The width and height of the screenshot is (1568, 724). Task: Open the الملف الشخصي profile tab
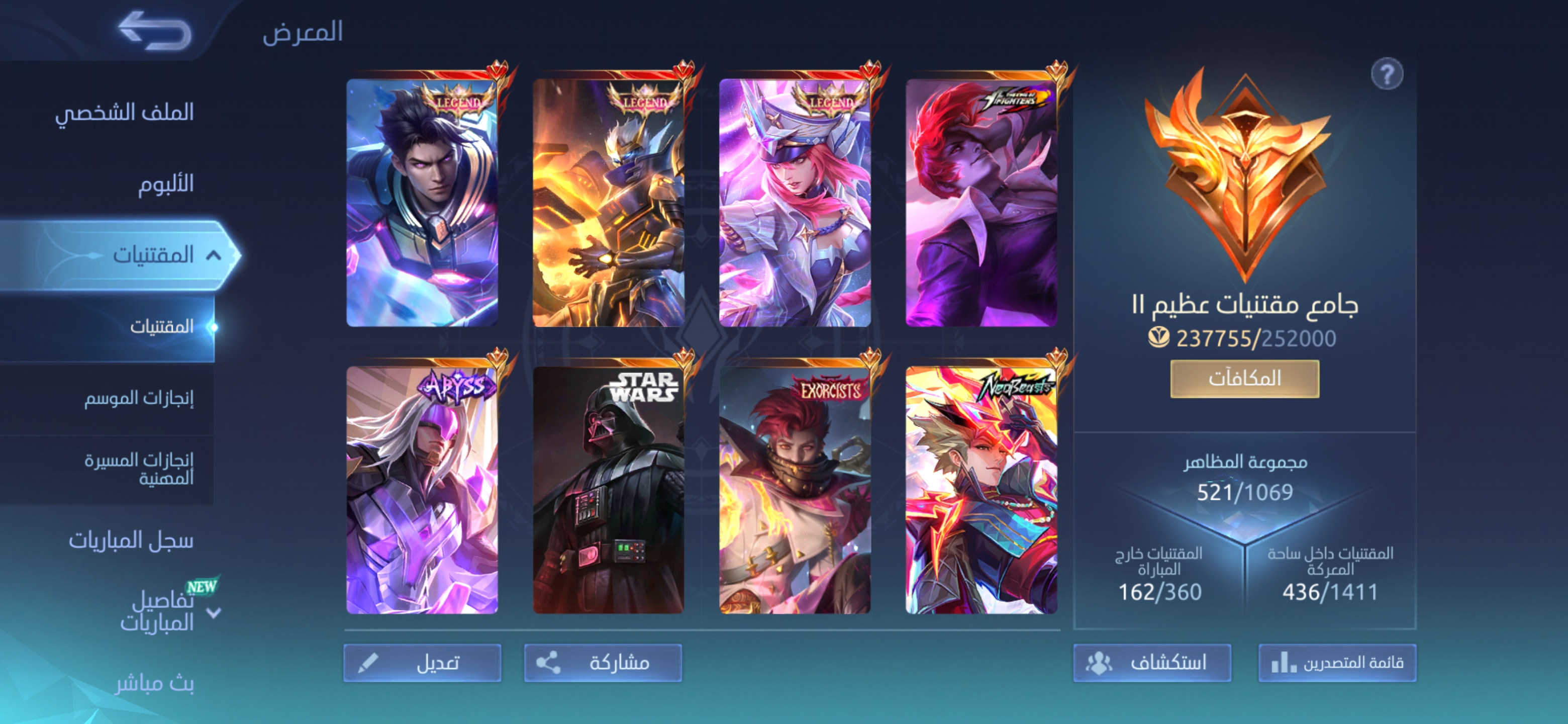(x=124, y=112)
